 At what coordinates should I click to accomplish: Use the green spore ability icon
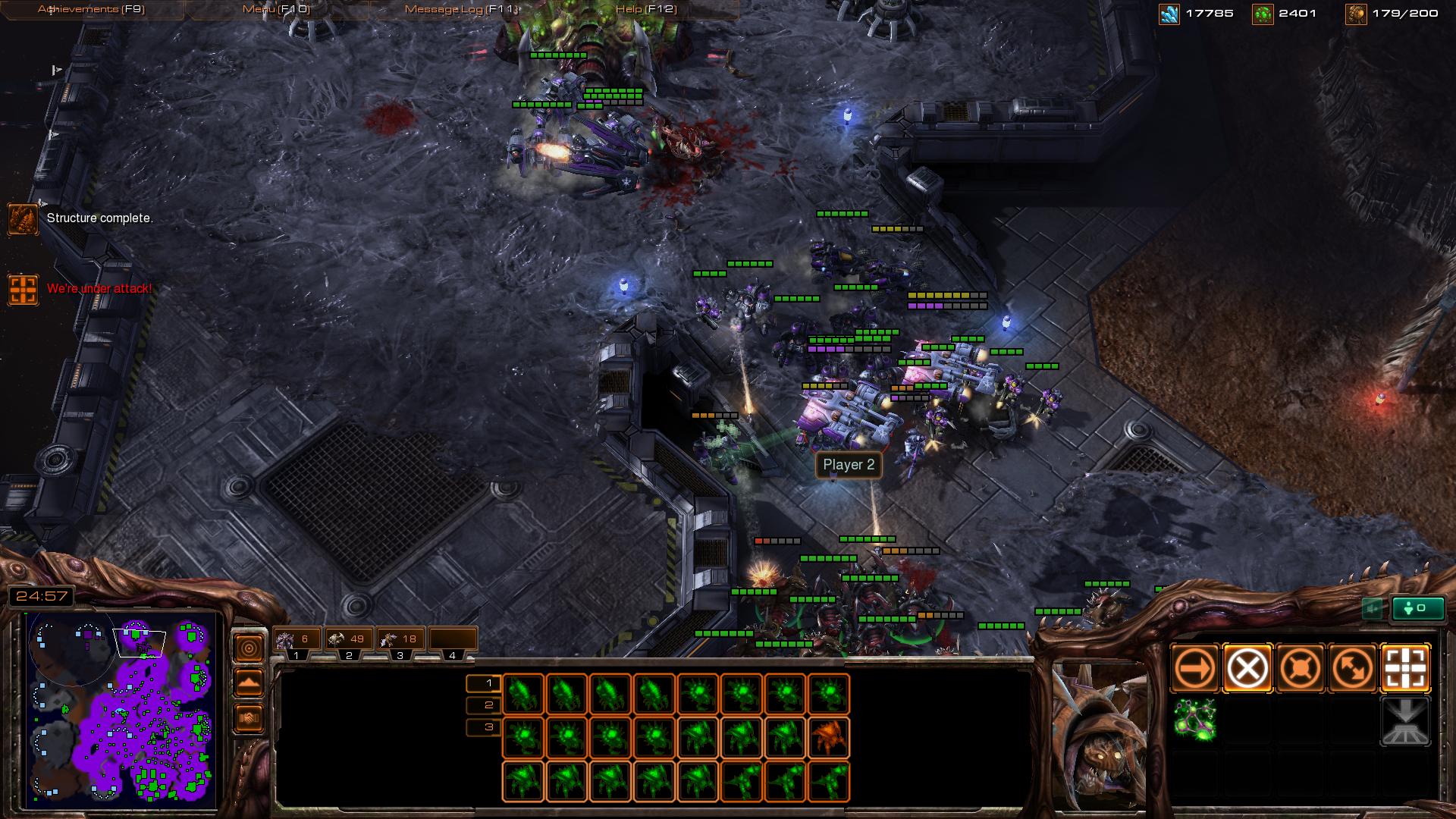[x=1194, y=720]
